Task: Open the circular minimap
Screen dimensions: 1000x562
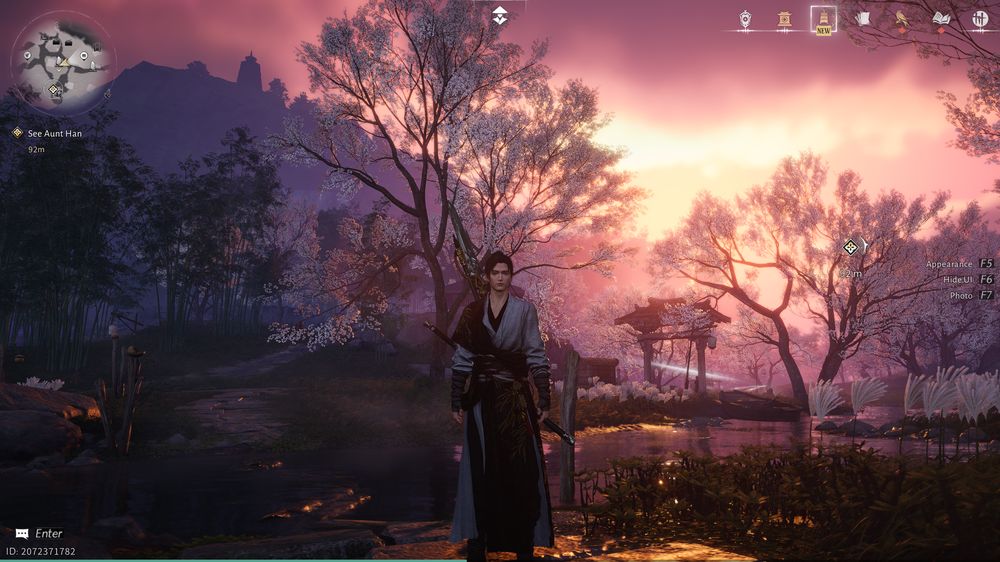Action: tap(62, 62)
